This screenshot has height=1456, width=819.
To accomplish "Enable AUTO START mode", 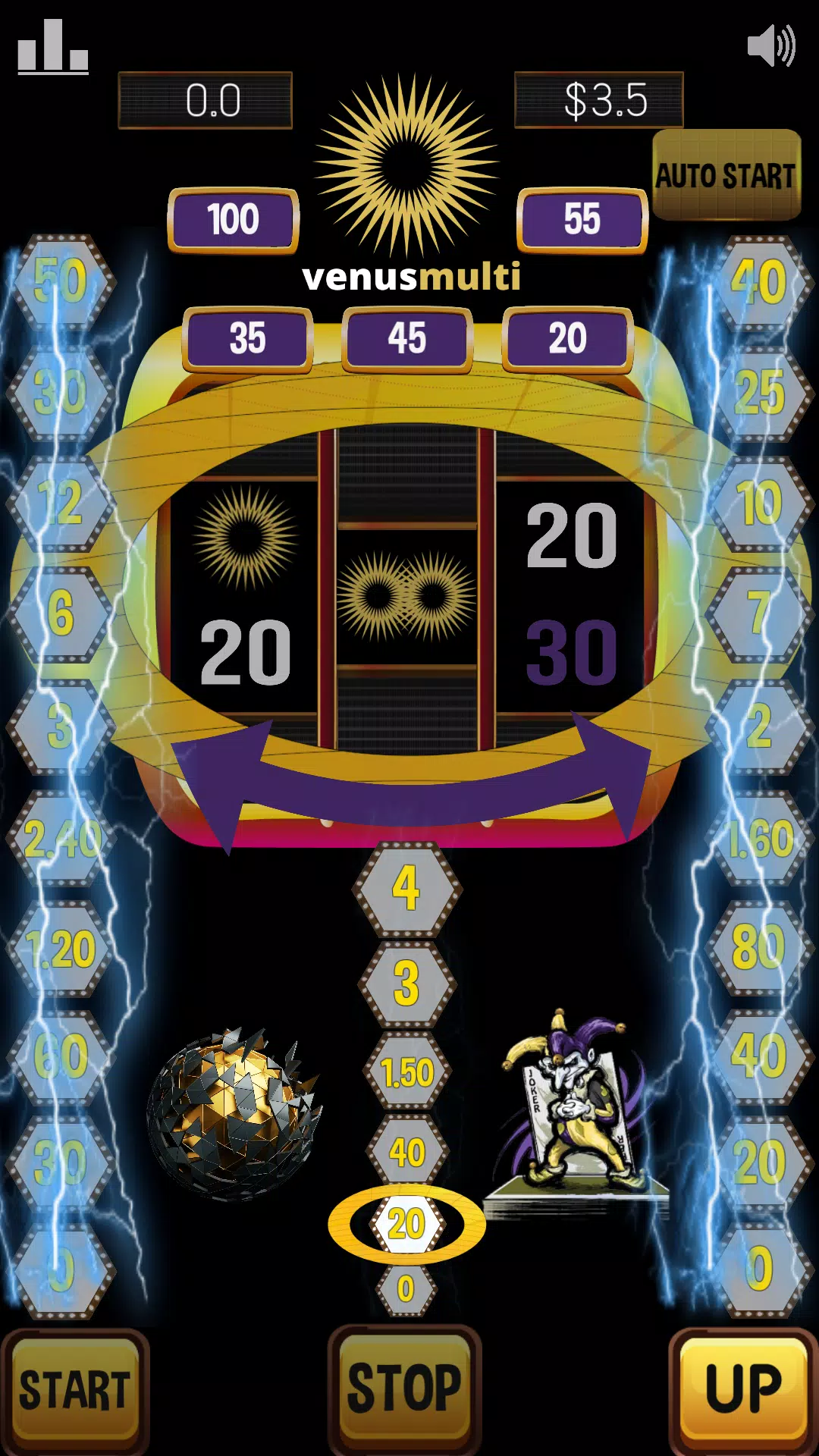I will point(726,175).
